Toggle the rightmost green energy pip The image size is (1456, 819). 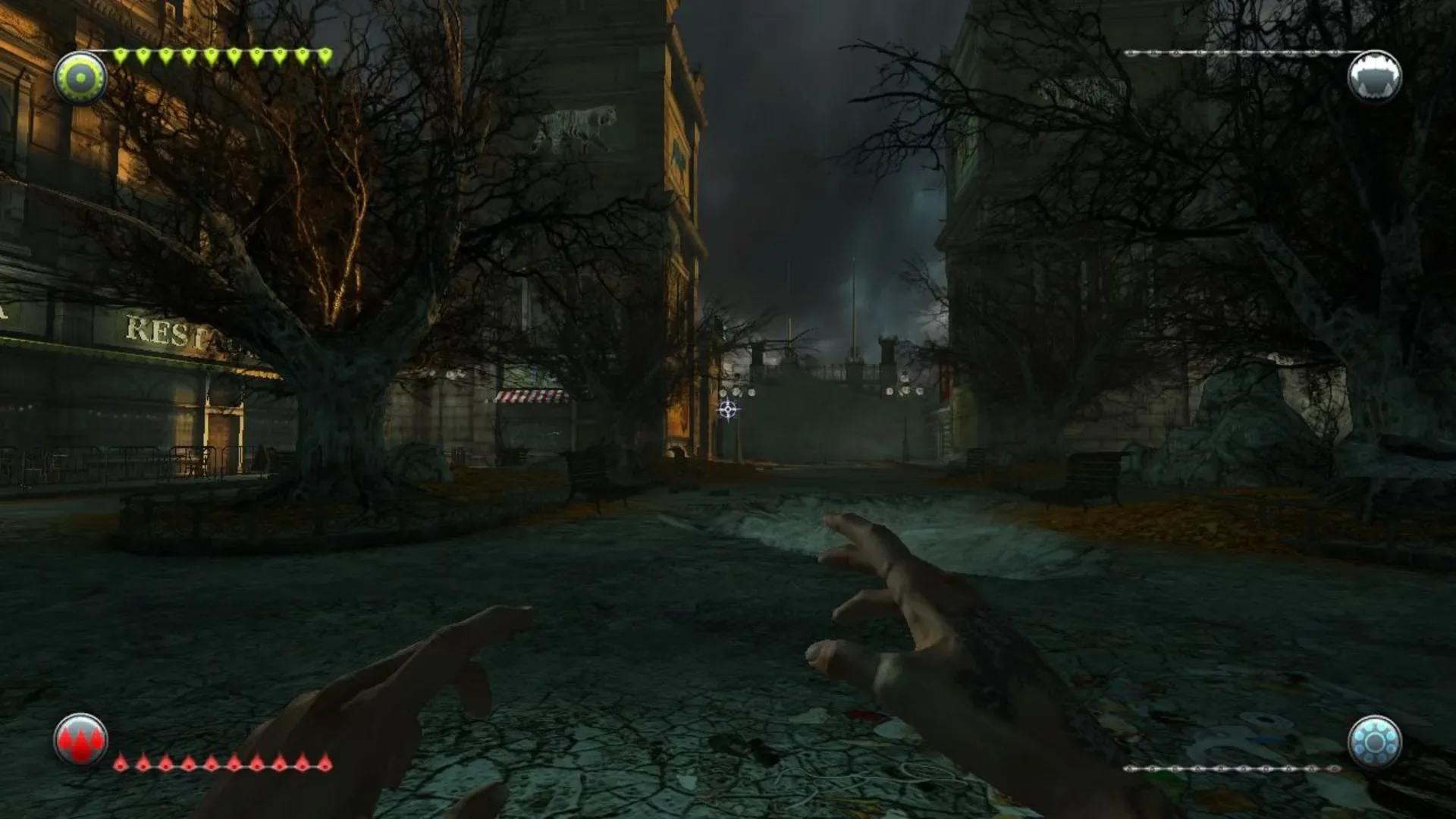click(325, 53)
